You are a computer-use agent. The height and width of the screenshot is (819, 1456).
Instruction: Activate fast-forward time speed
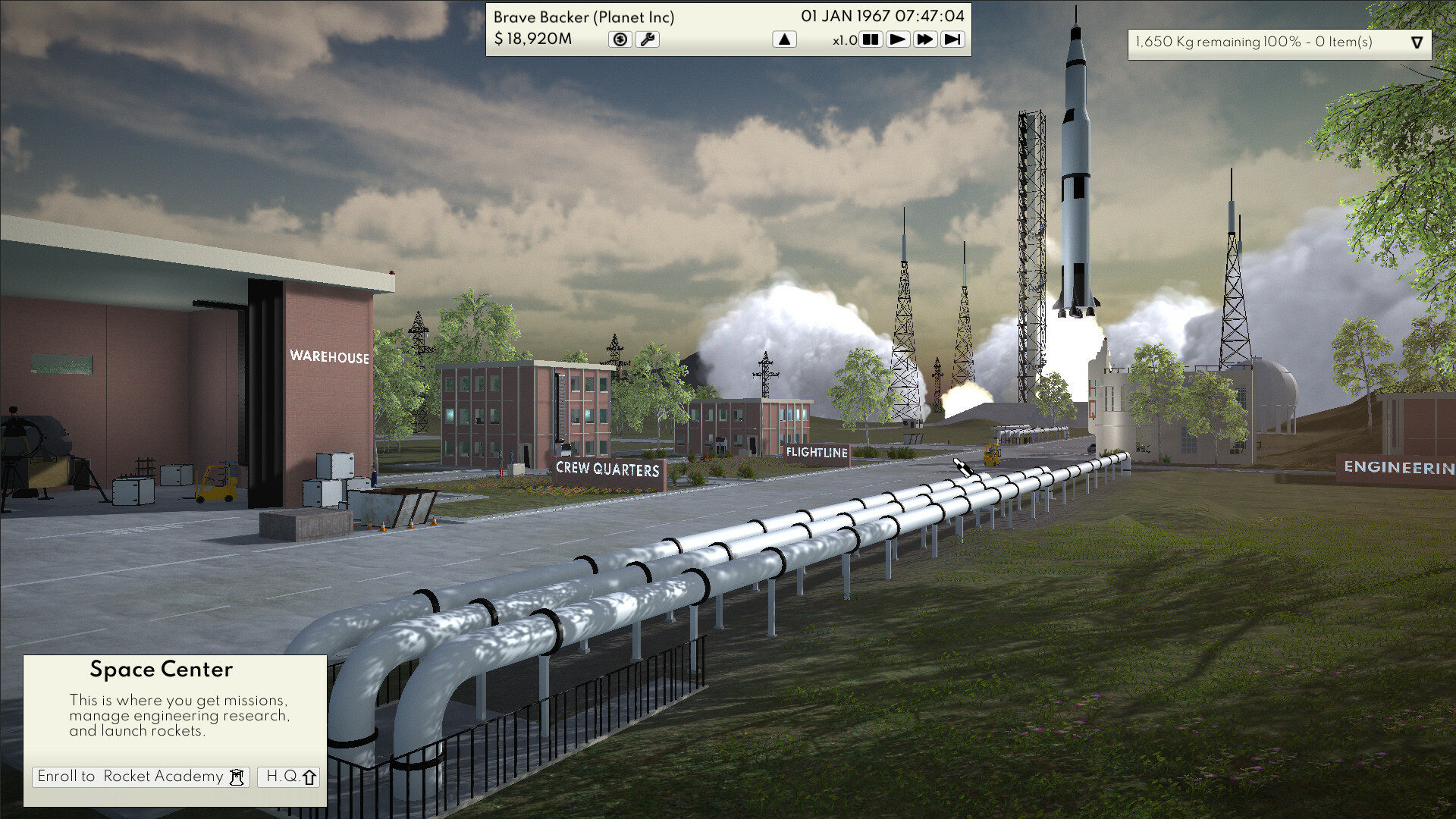pyautogui.click(x=925, y=39)
